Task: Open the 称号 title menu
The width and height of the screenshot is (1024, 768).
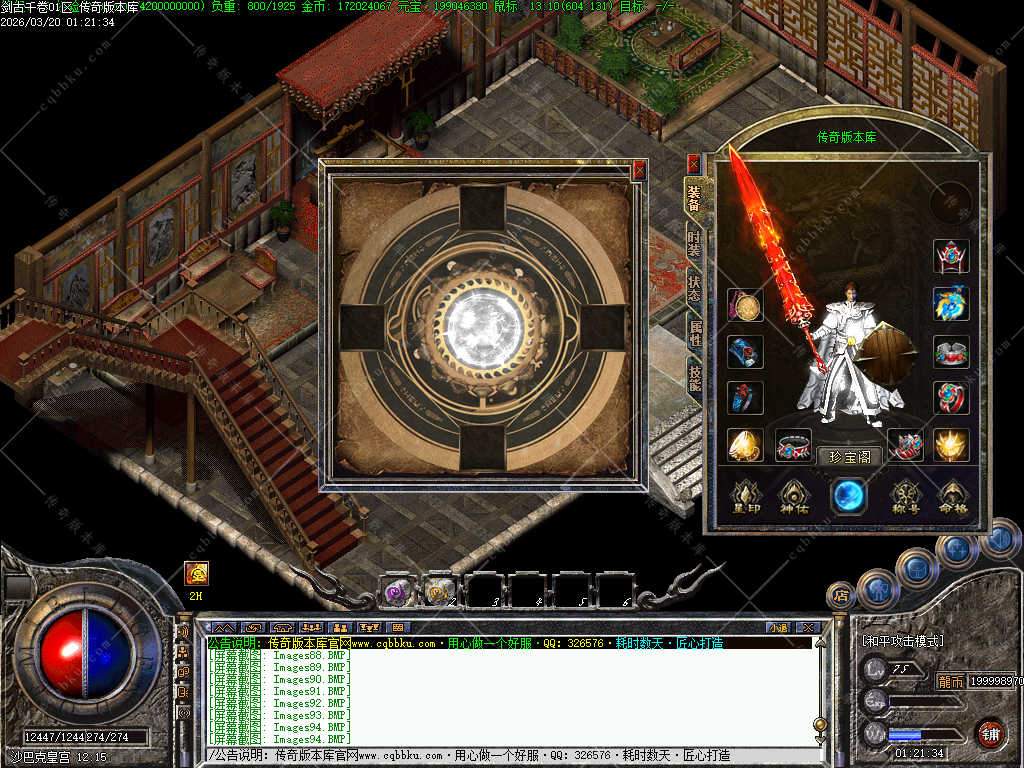Action: (906, 496)
